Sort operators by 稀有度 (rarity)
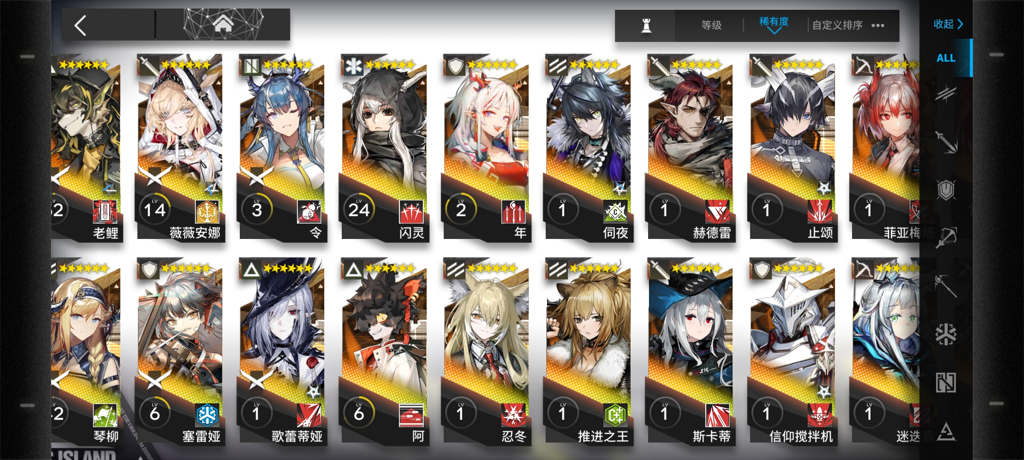 773,25
